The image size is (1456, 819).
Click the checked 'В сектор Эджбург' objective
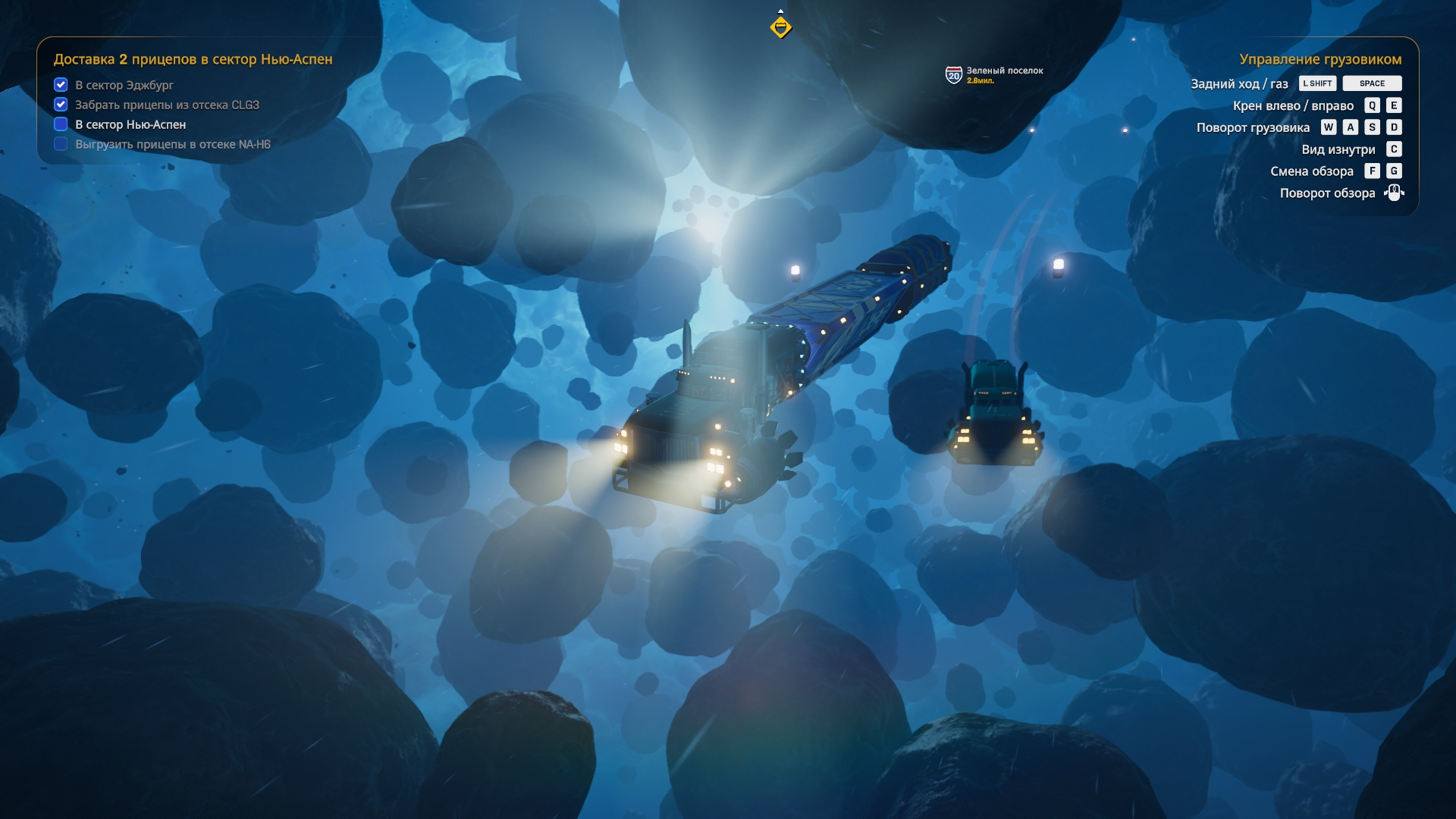point(124,85)
